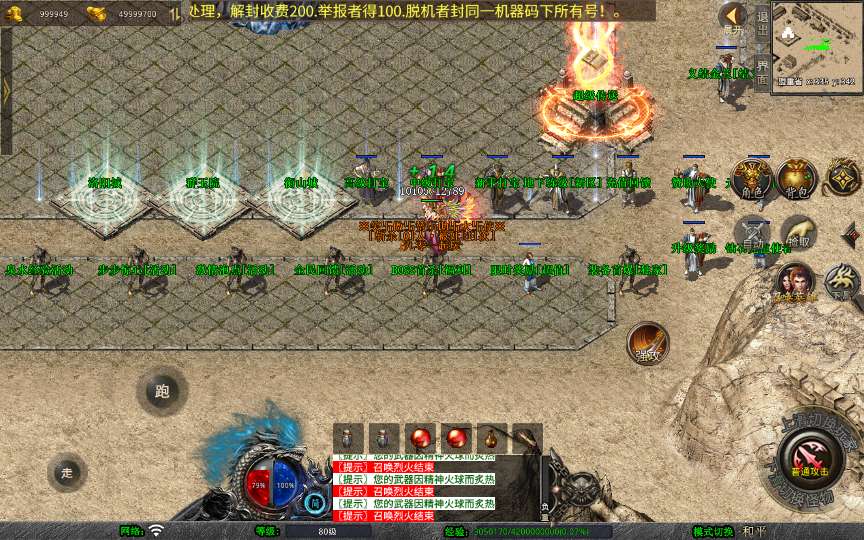Screen dimensions: 864x540
Task: Select the brown flask hotbar slot
Action: coord(491,438)
